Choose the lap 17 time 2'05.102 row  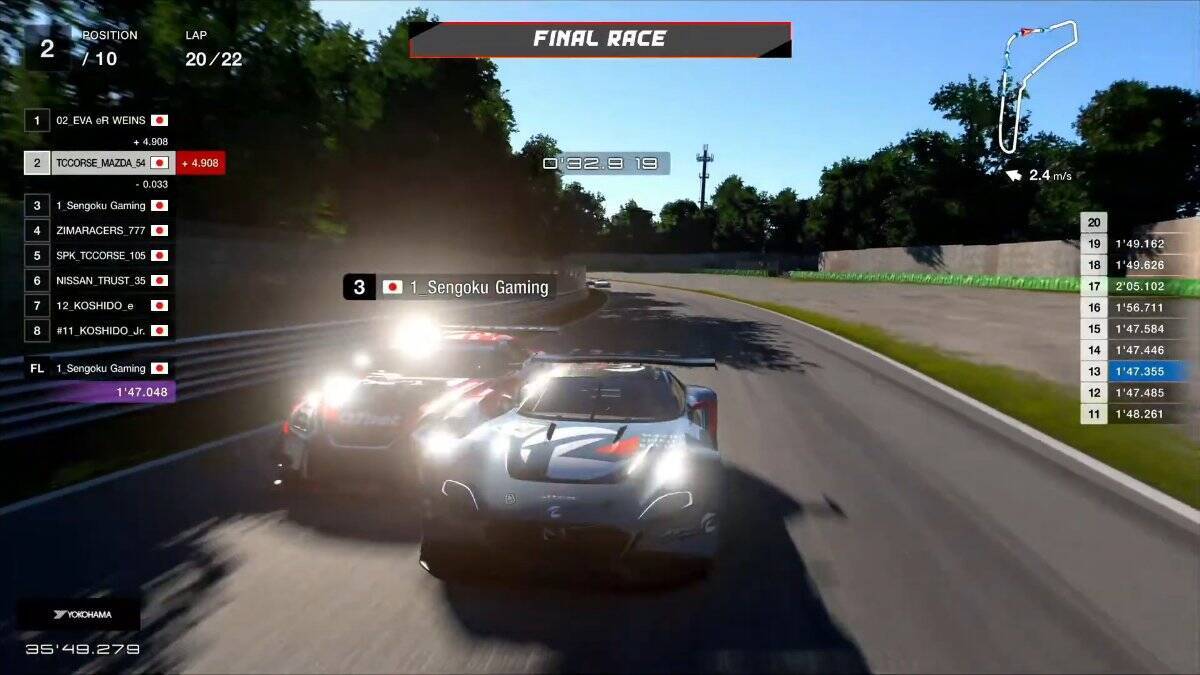[1139, 286]
